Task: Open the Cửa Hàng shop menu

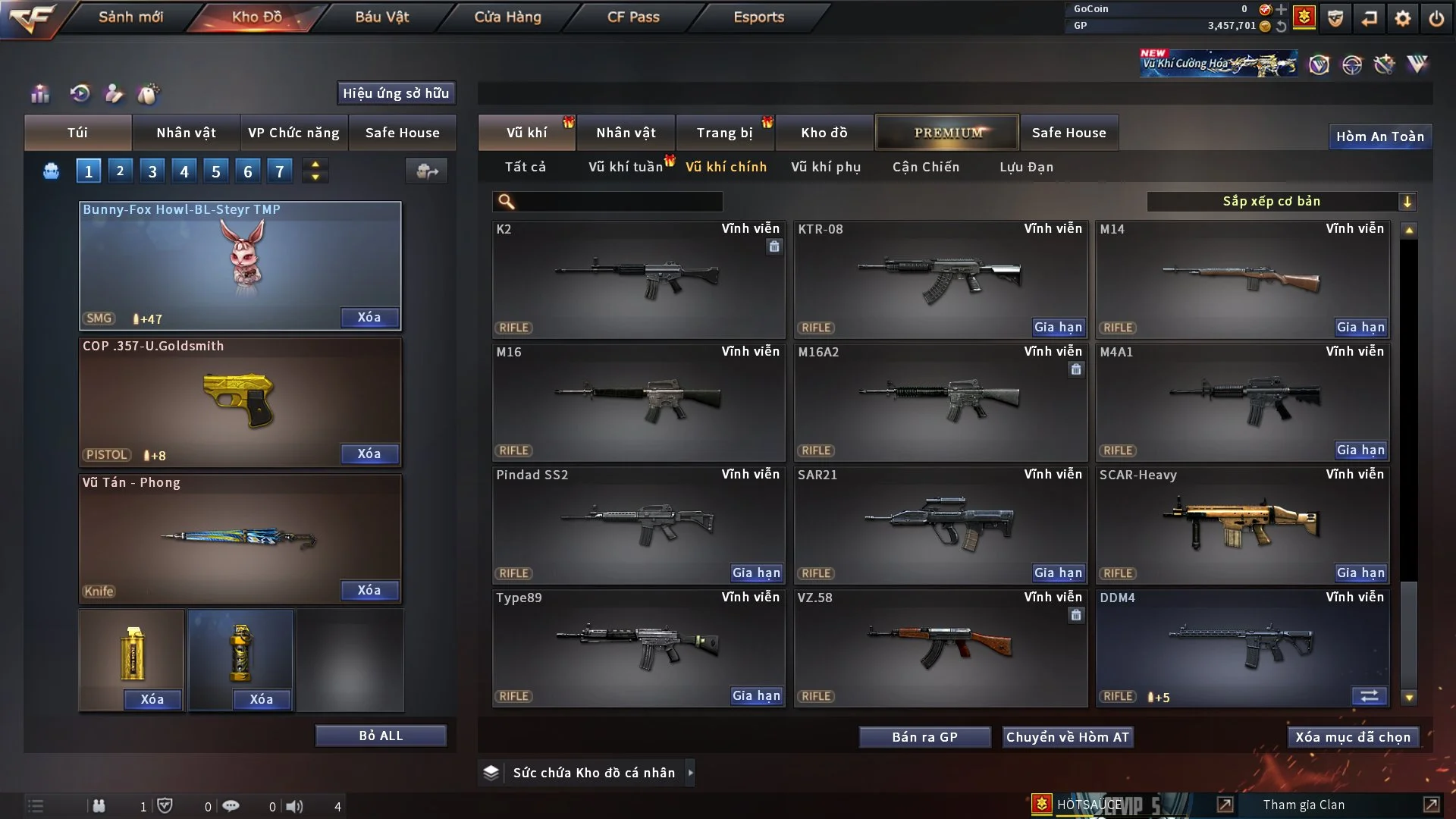Action: [x=507, y=17]
